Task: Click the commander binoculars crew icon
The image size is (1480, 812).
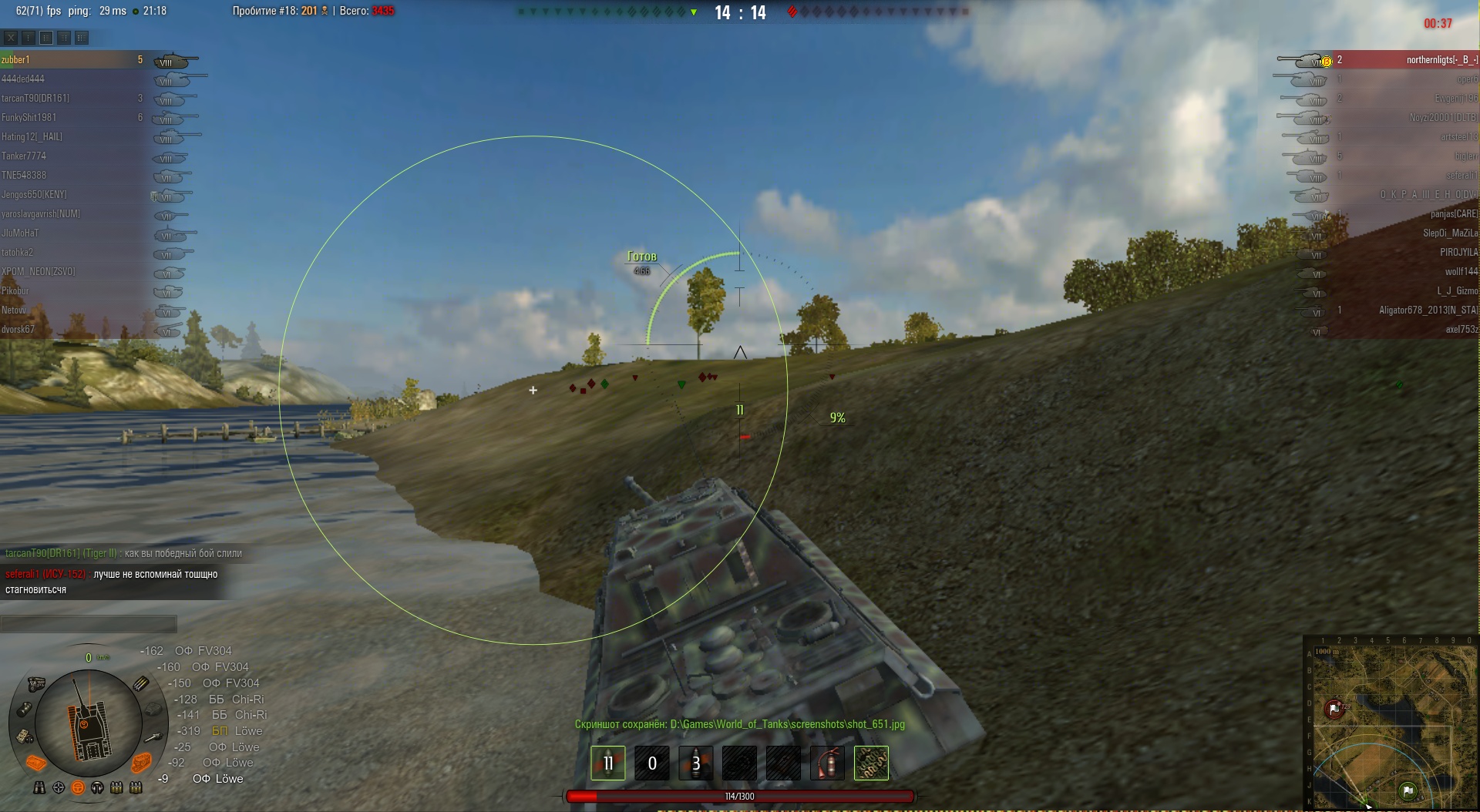Action: [x=39, y=787]
